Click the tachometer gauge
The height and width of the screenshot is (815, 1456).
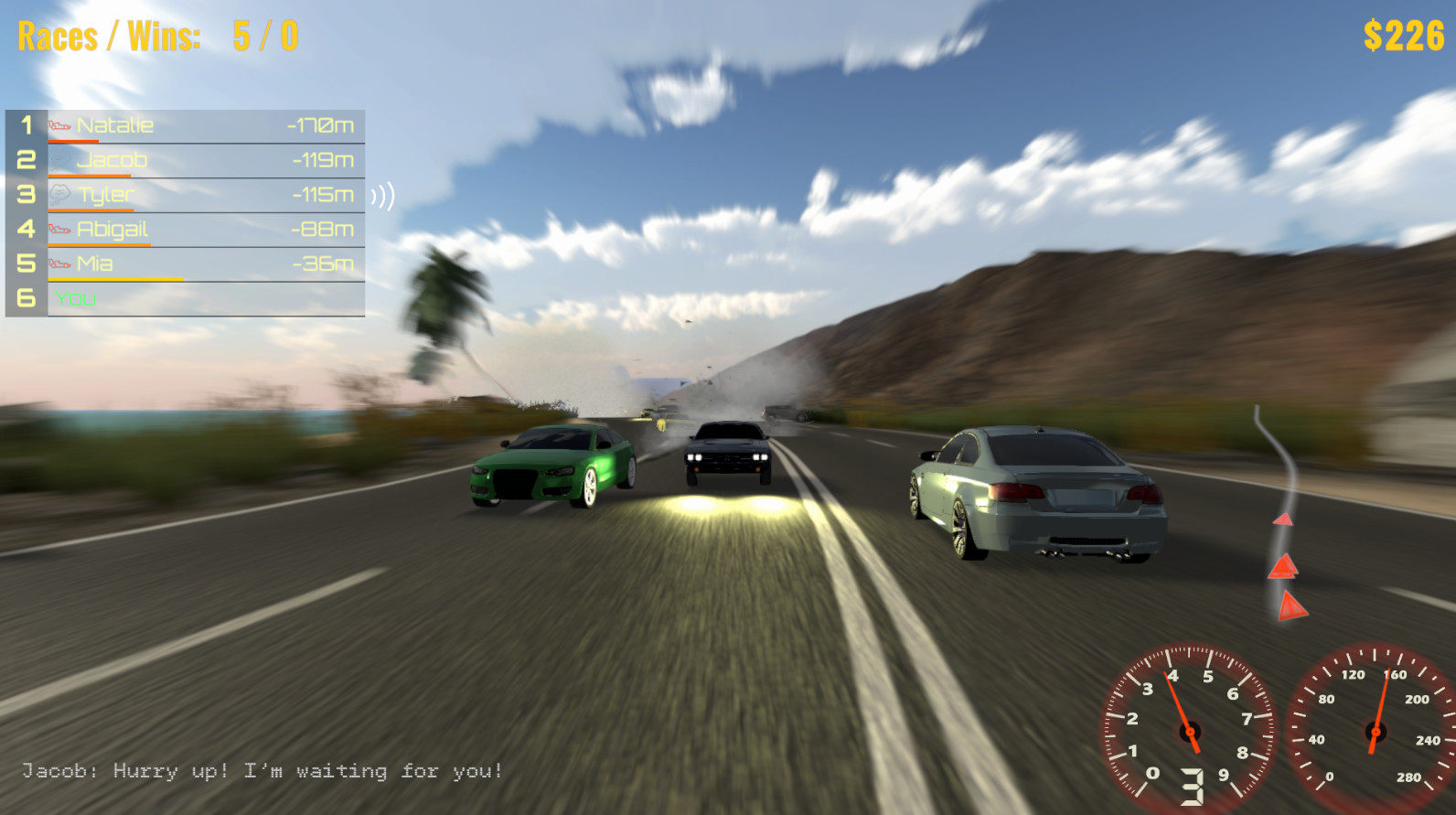[x=1189, y=732]
